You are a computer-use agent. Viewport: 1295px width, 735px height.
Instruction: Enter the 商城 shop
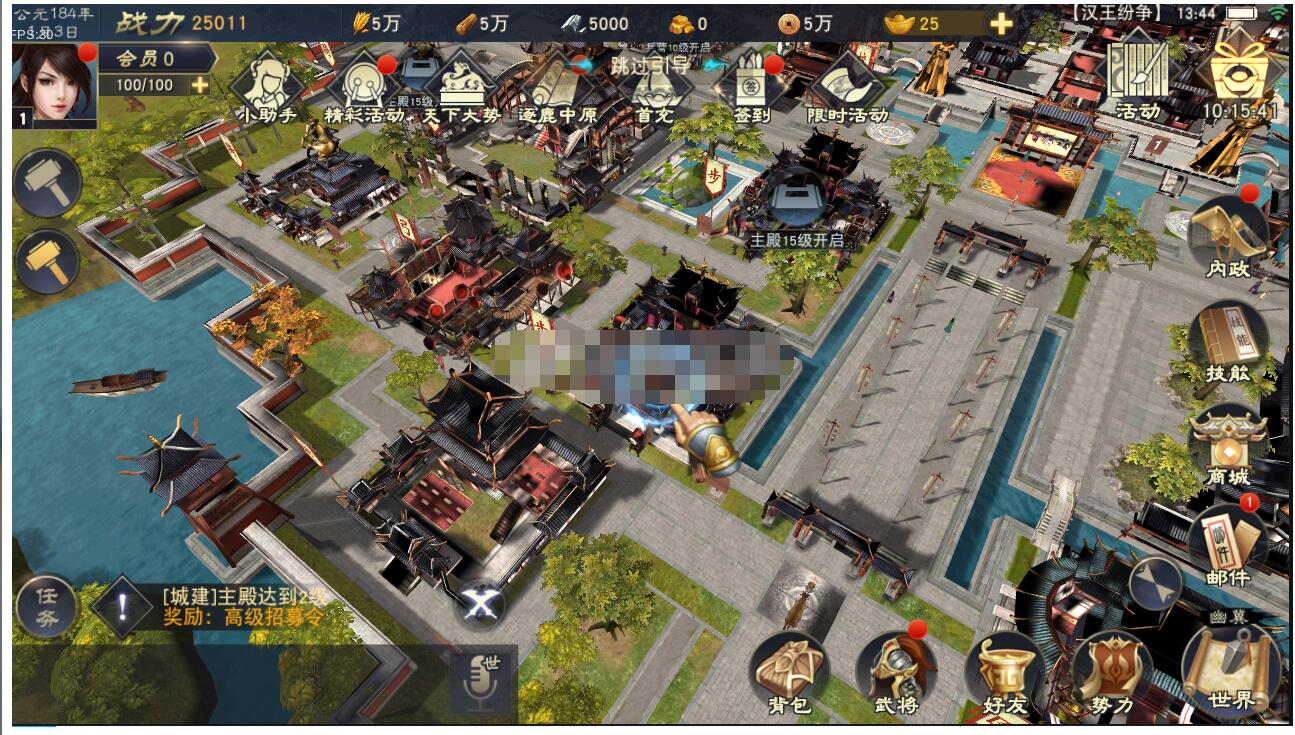[1228, 447]
